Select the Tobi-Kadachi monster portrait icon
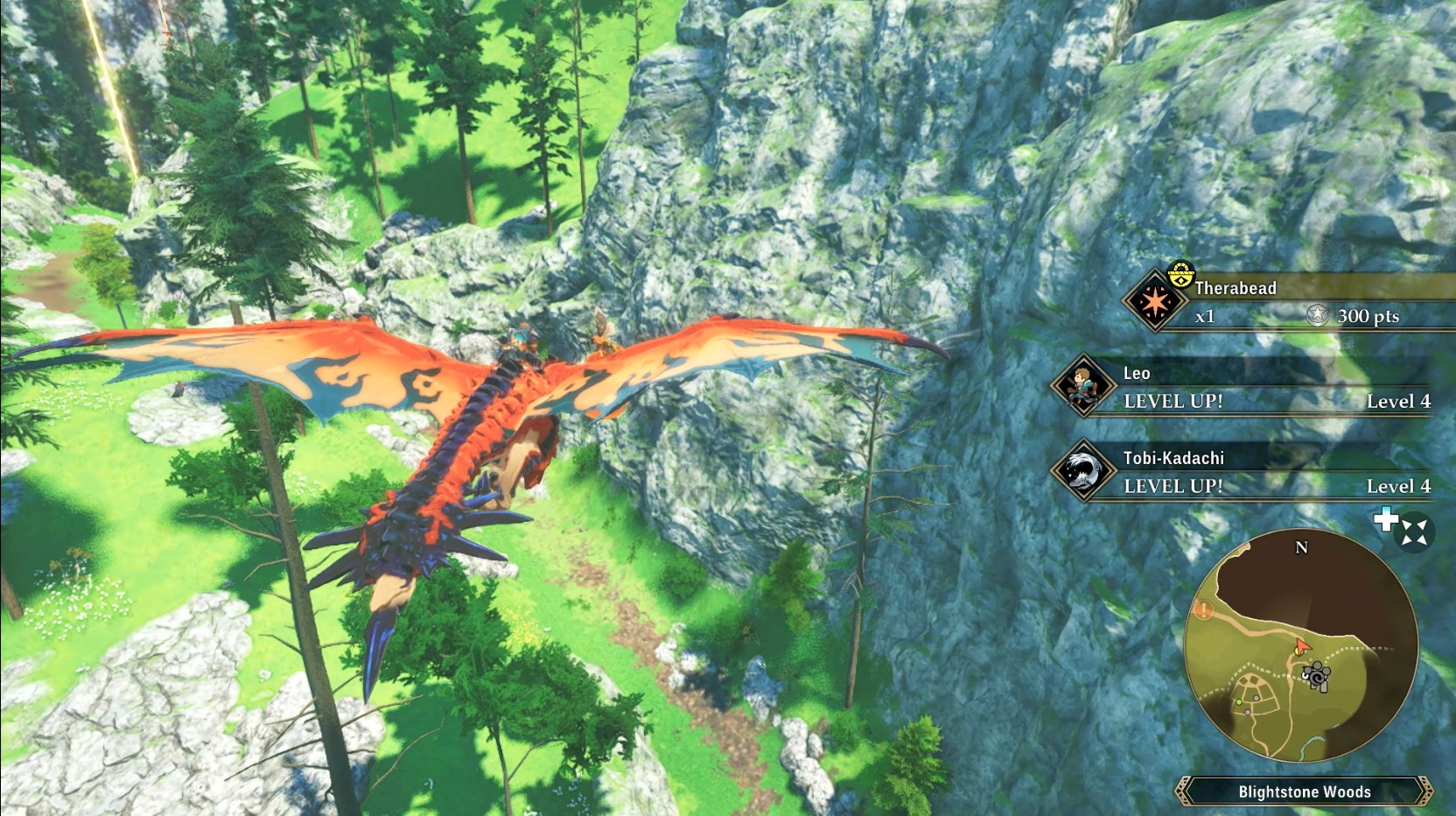 (x=1083, y=470)
